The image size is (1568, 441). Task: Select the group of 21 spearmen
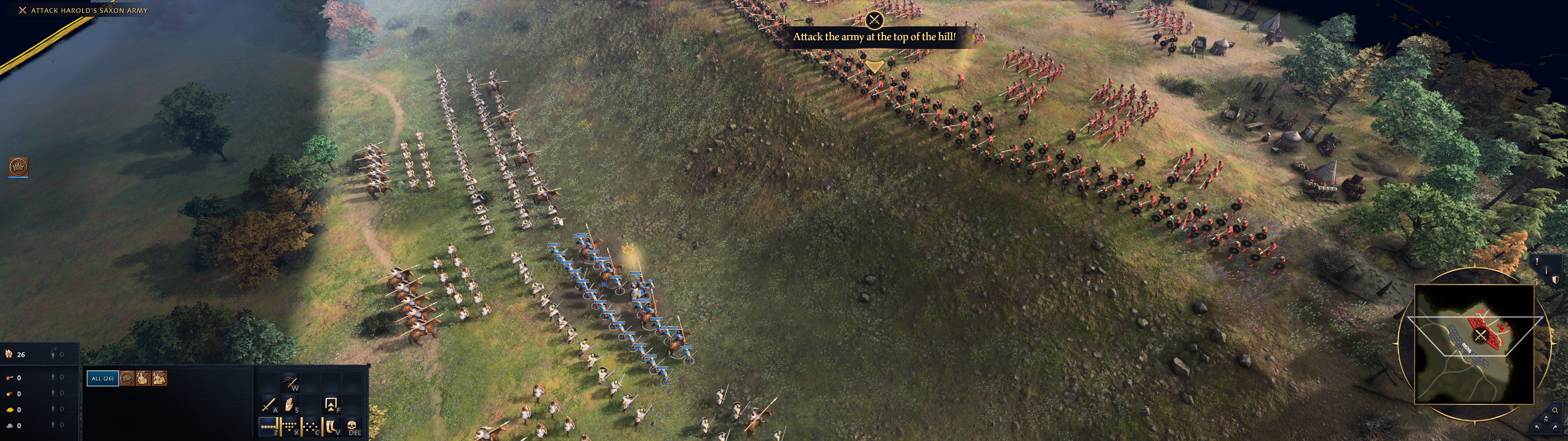pyautogui.click(x=143, y=378)
